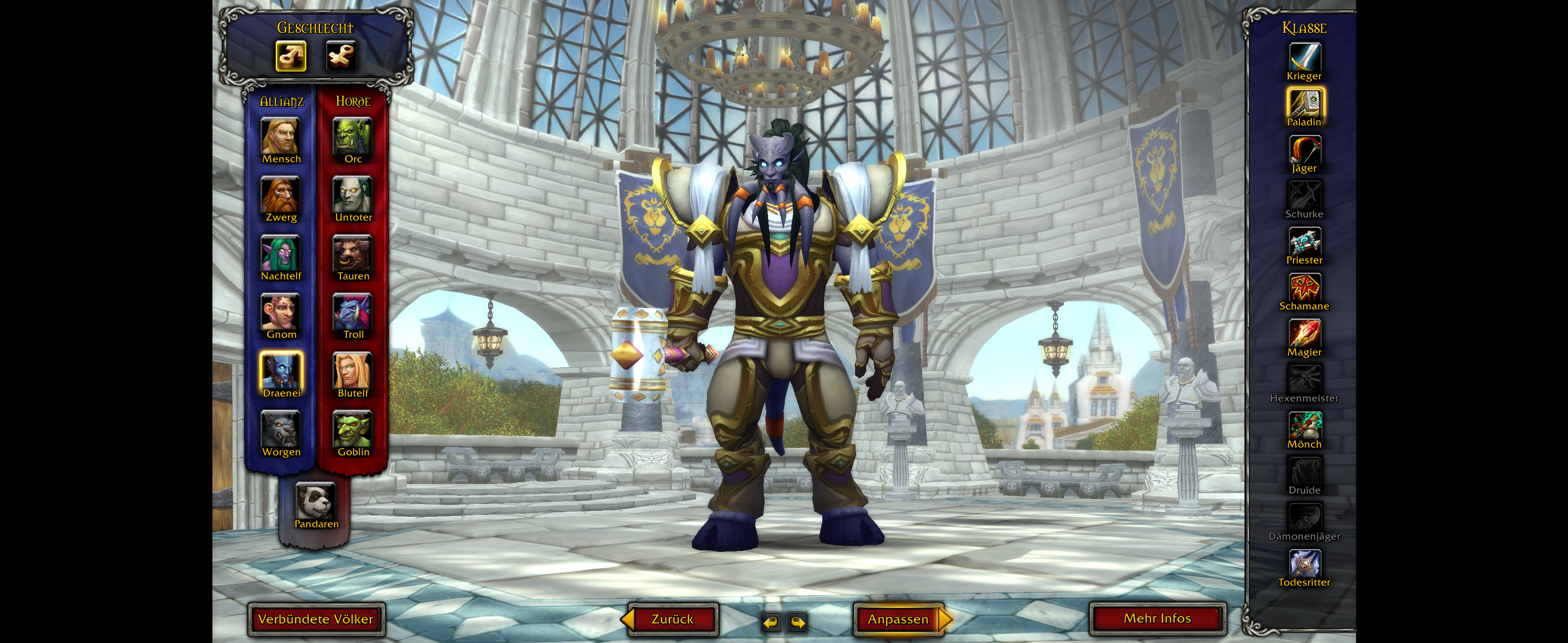Choose the Blutelf race portrait
Viewport: 1568px width, 643px height.
(352, 370)
